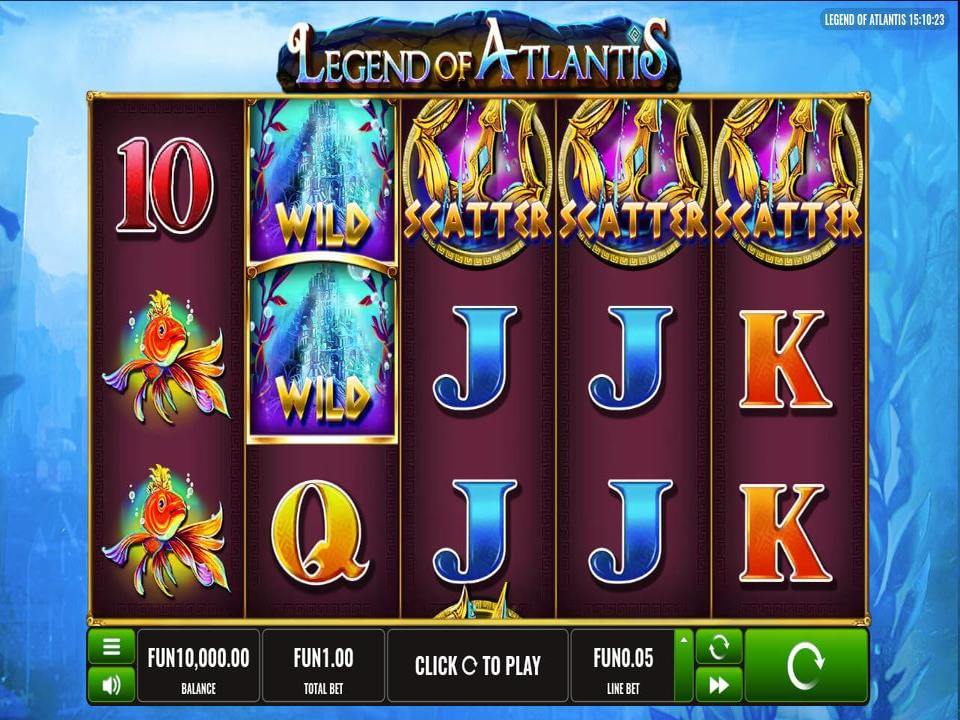Activate turbo mode with the fast-forward button
Image resolution: width=960 pixels, height=720 pixels.
tap(718, 685)
